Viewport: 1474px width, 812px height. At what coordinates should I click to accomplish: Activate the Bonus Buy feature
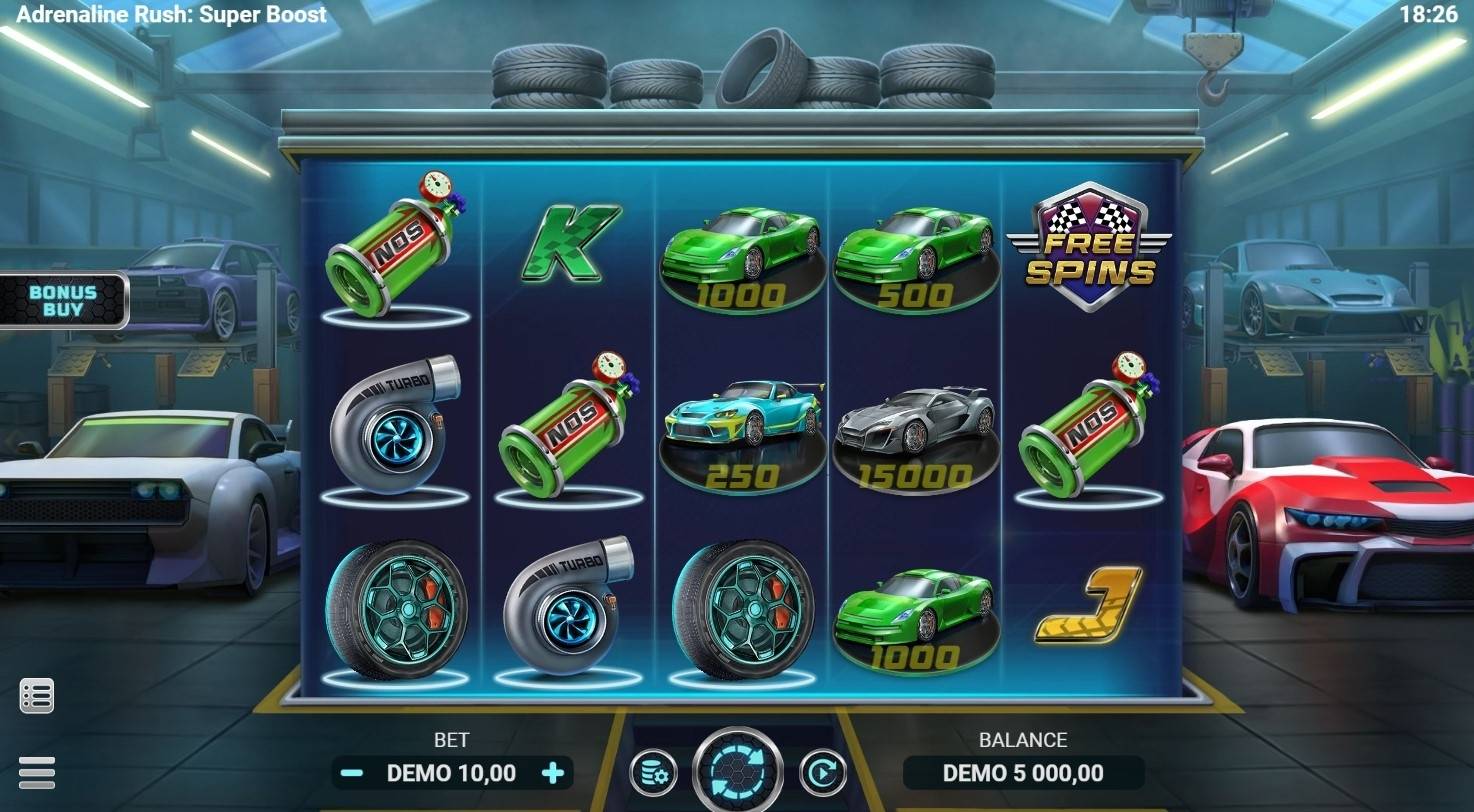(62, 300)
